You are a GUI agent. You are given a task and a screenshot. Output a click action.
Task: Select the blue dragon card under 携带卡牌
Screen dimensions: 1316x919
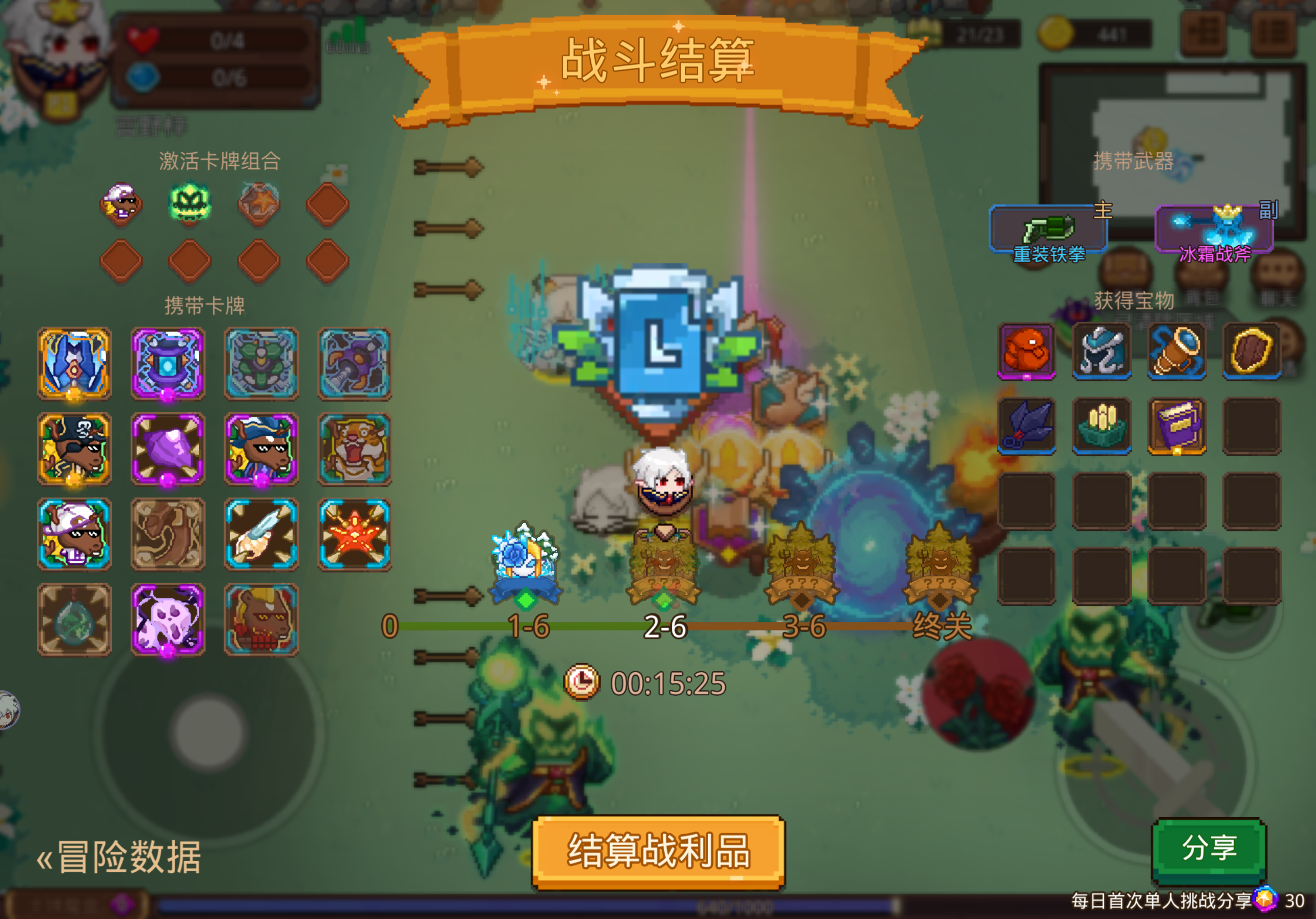pos(74,363)
